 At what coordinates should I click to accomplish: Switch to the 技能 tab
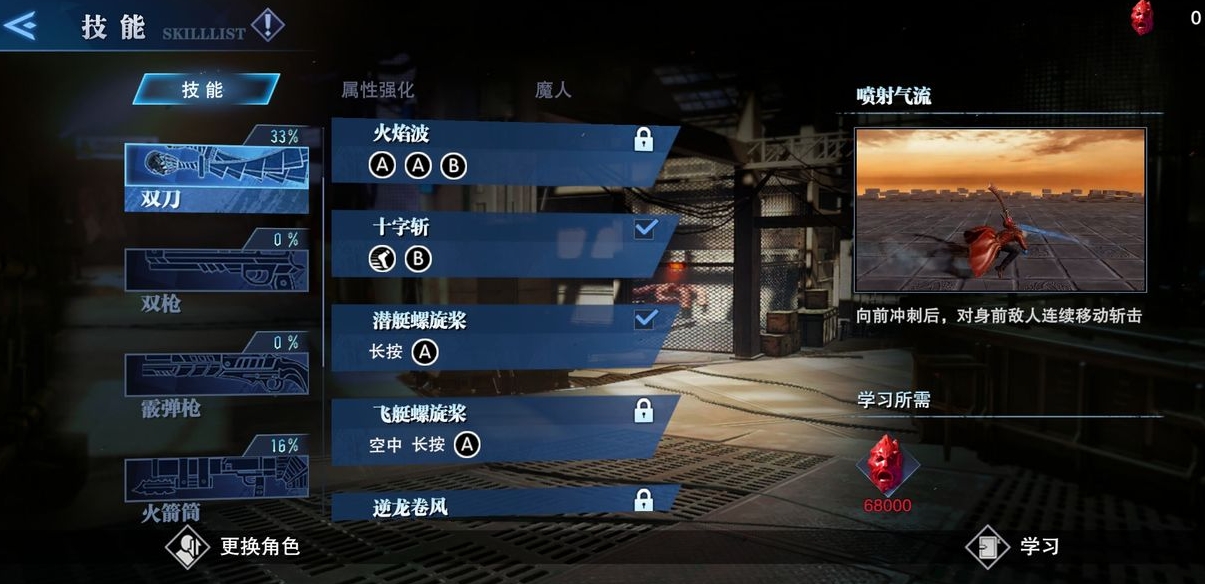(x=204, y=89)
